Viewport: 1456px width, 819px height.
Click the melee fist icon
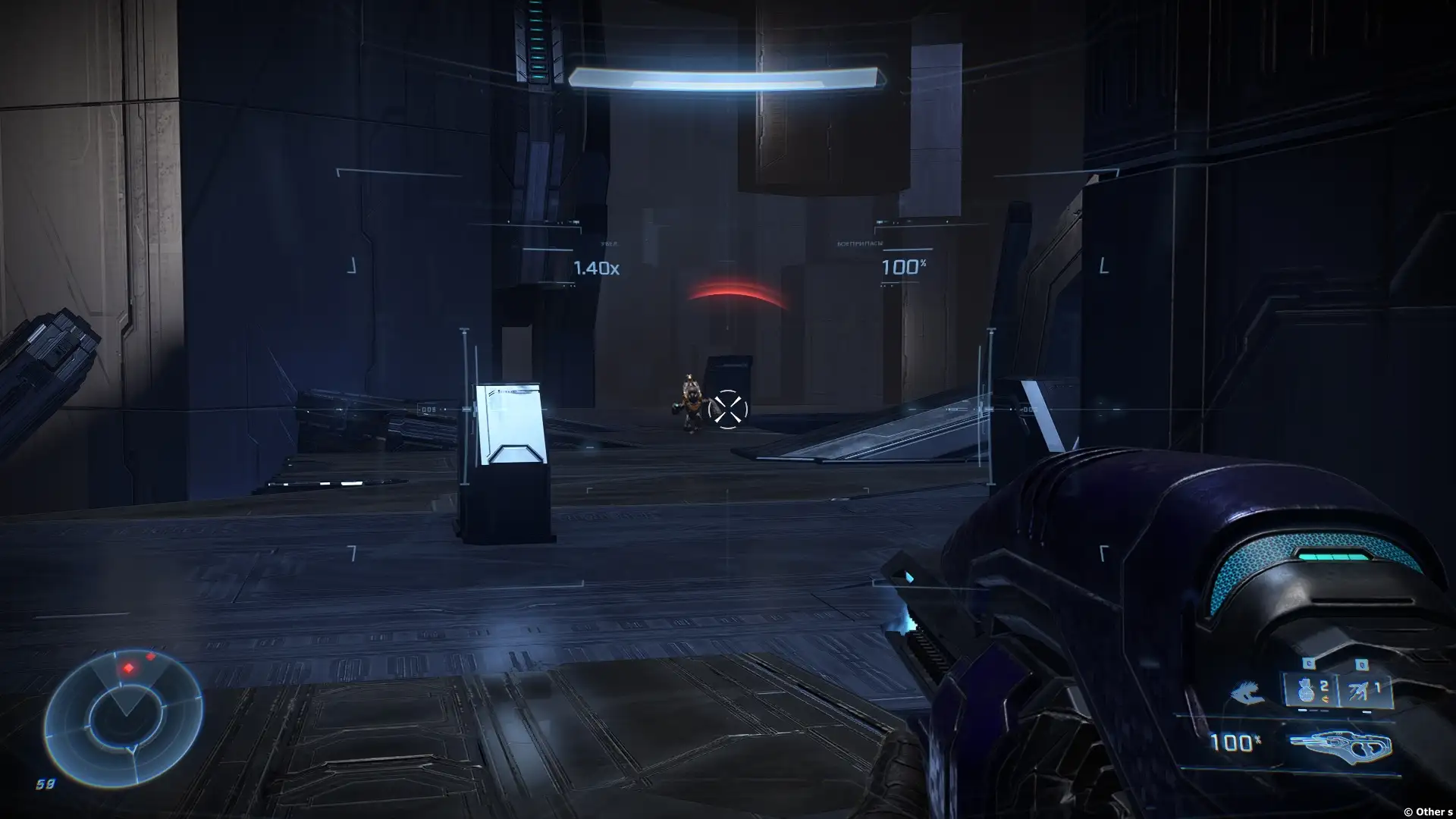pyautogui.click(x=1247, y=693)
